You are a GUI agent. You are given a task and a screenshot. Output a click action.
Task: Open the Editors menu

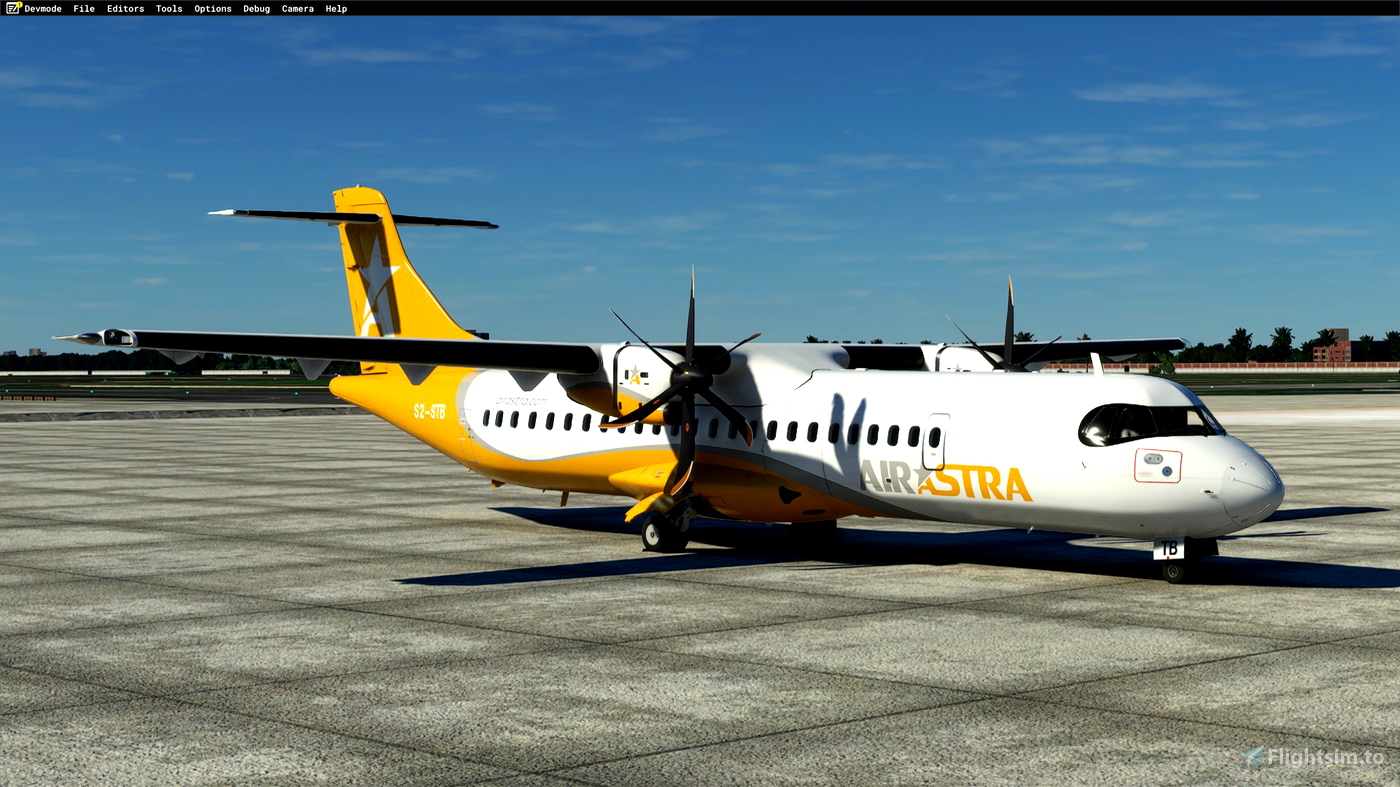125,8
